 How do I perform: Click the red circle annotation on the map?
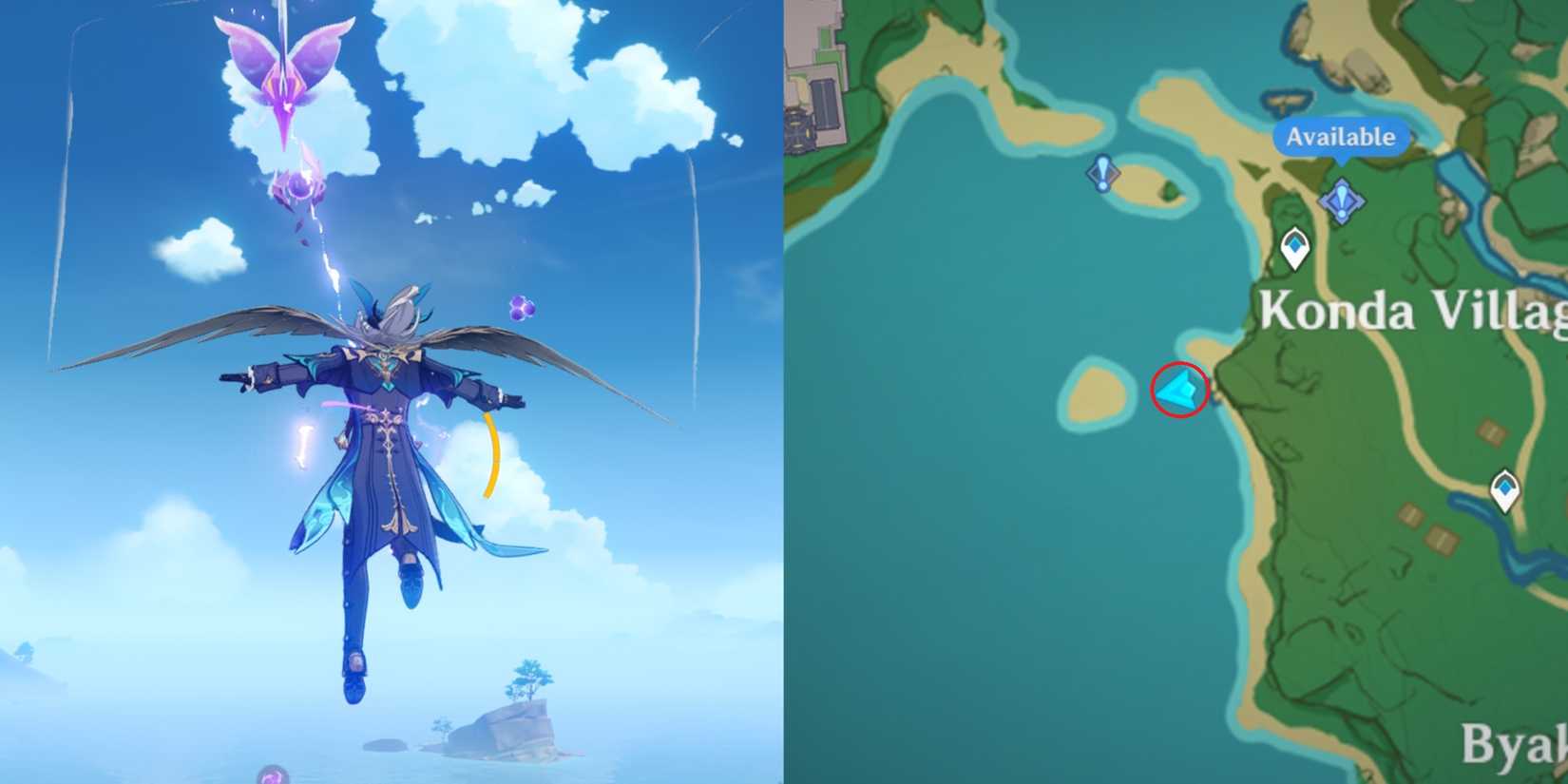tap(1180, 390)
